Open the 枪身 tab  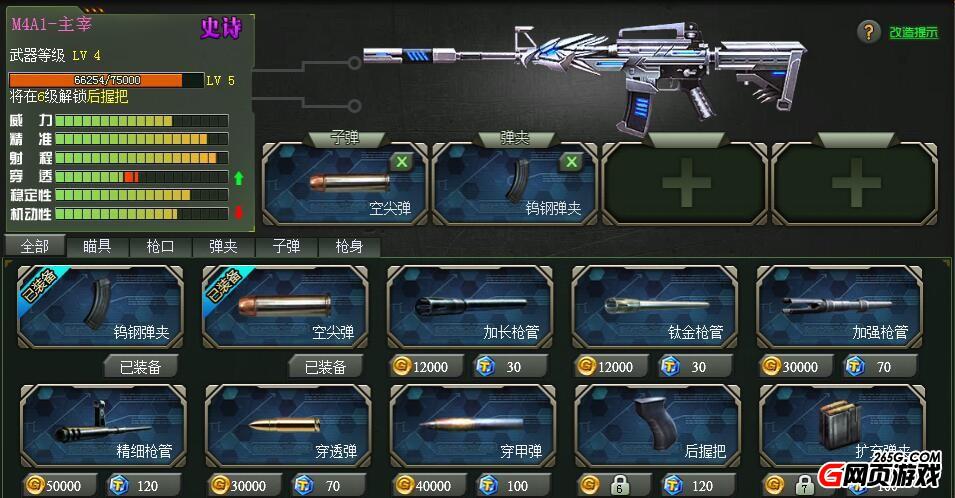coord(349,246)
